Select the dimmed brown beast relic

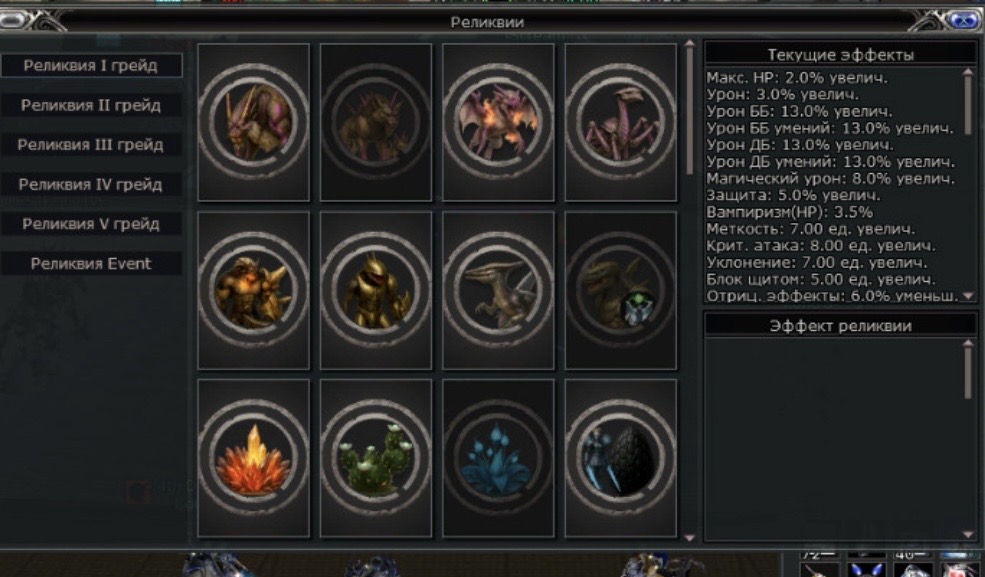[376, 122]
